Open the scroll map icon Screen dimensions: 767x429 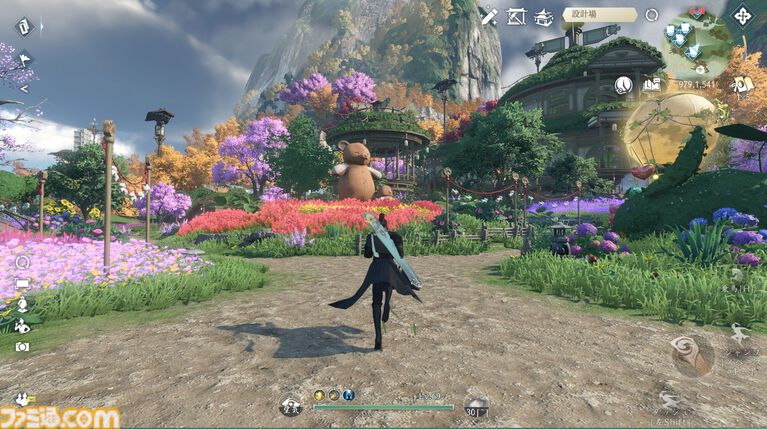[x=741, y=85]
